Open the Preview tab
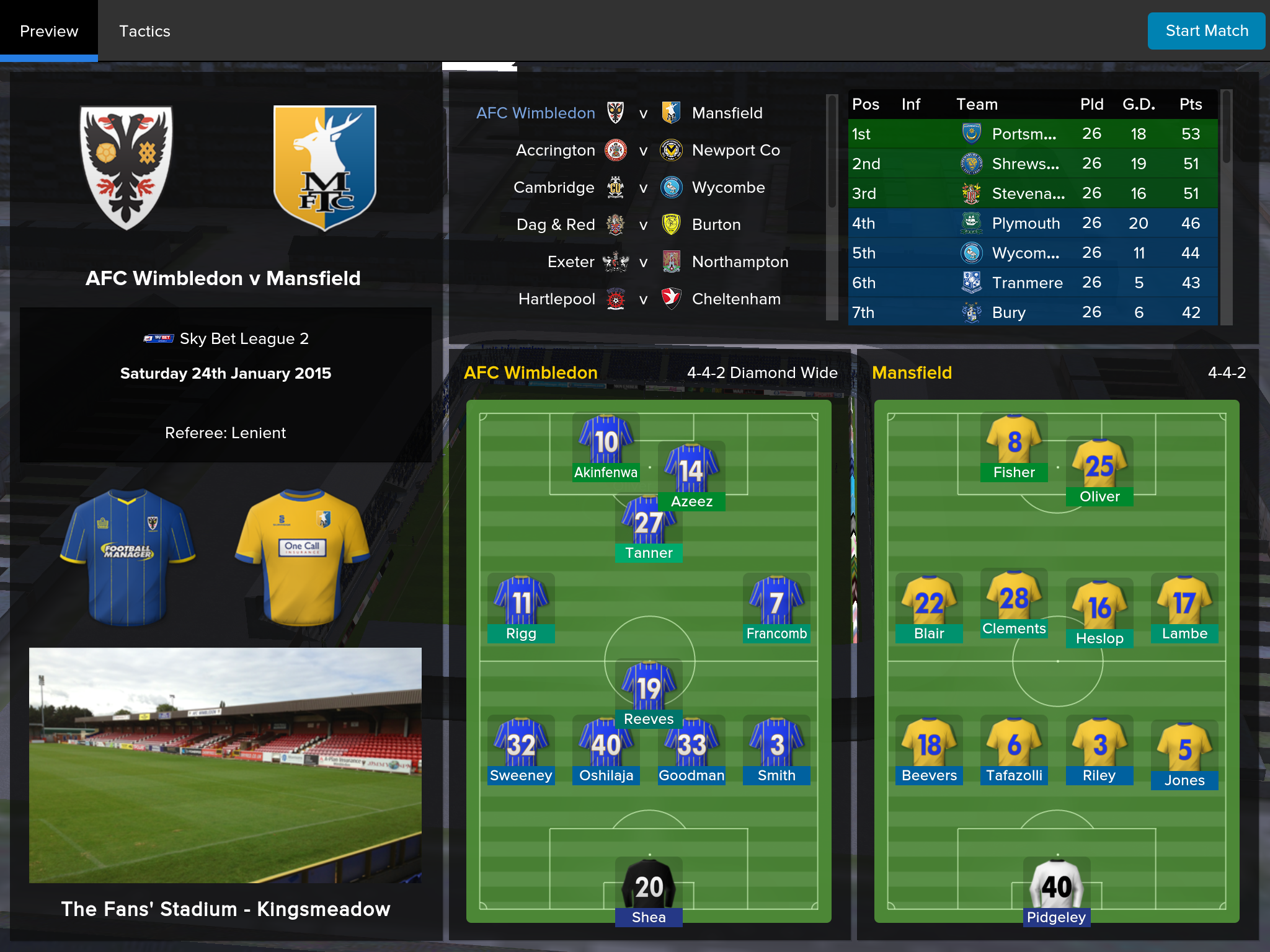This screenshot has height=952, width=1270. [49, 31]
